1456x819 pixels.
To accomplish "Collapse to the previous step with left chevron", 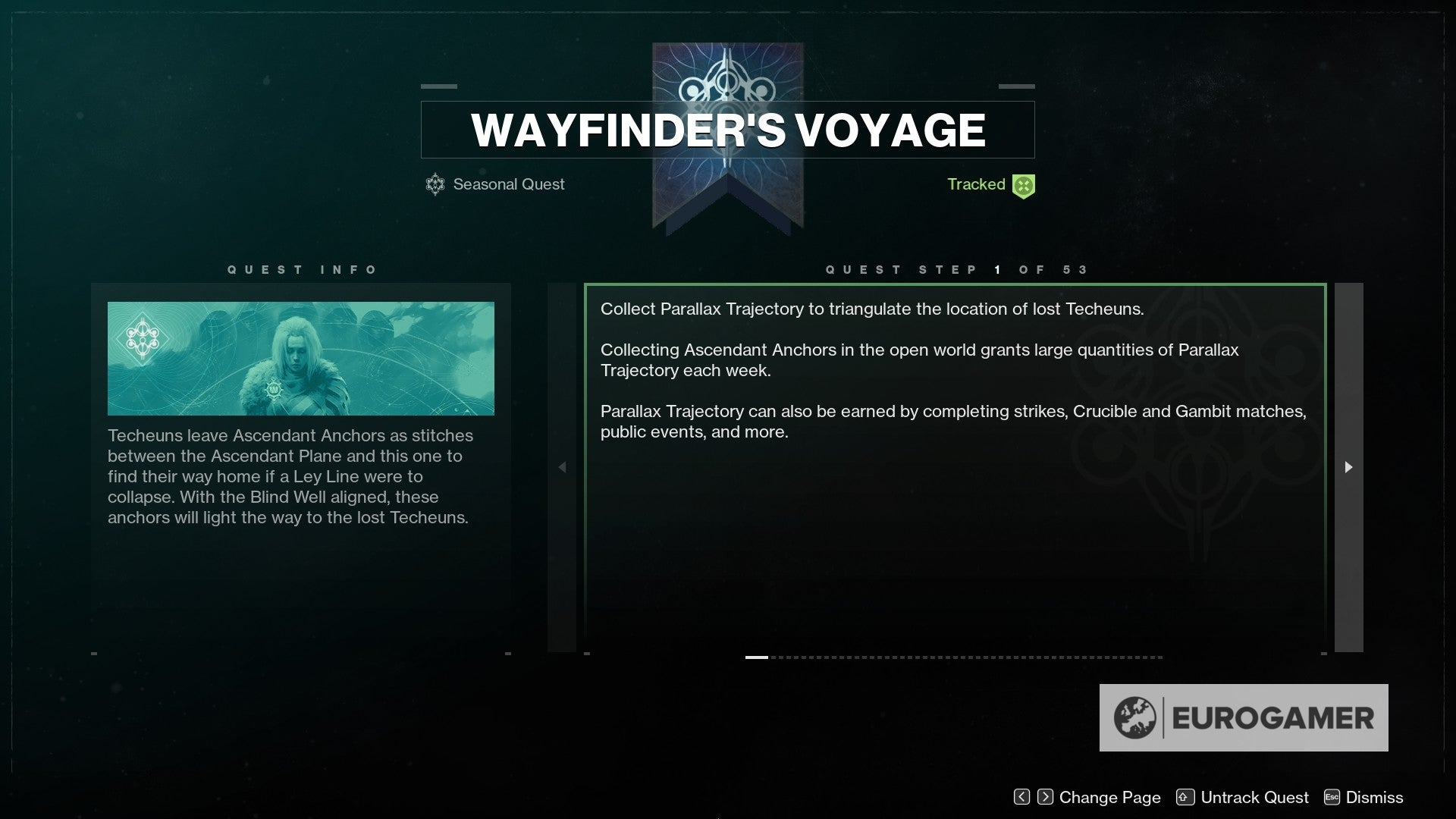I will [x=563, y=468].
